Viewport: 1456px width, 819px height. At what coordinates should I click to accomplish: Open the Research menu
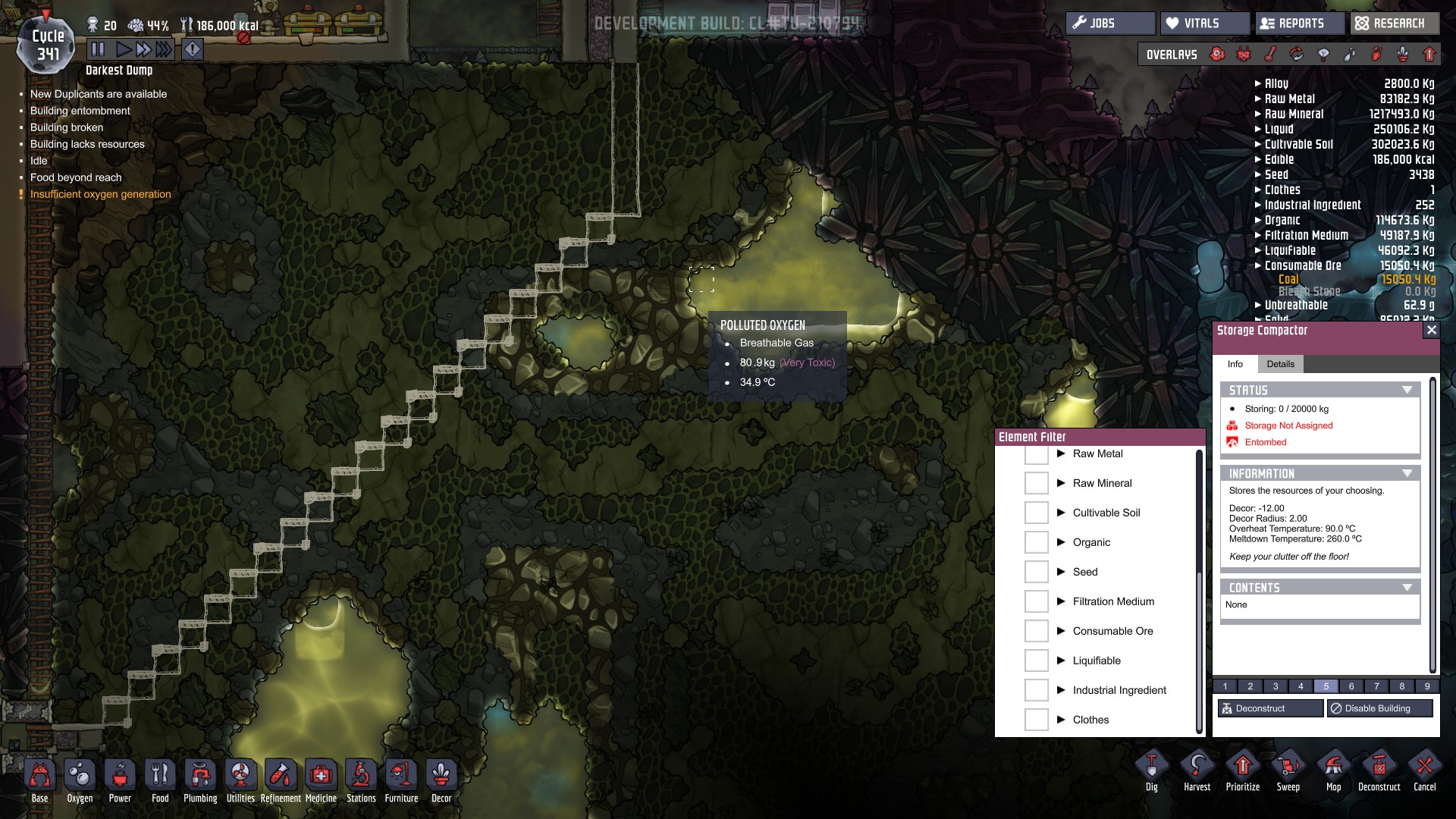(x=1395, y=24)
